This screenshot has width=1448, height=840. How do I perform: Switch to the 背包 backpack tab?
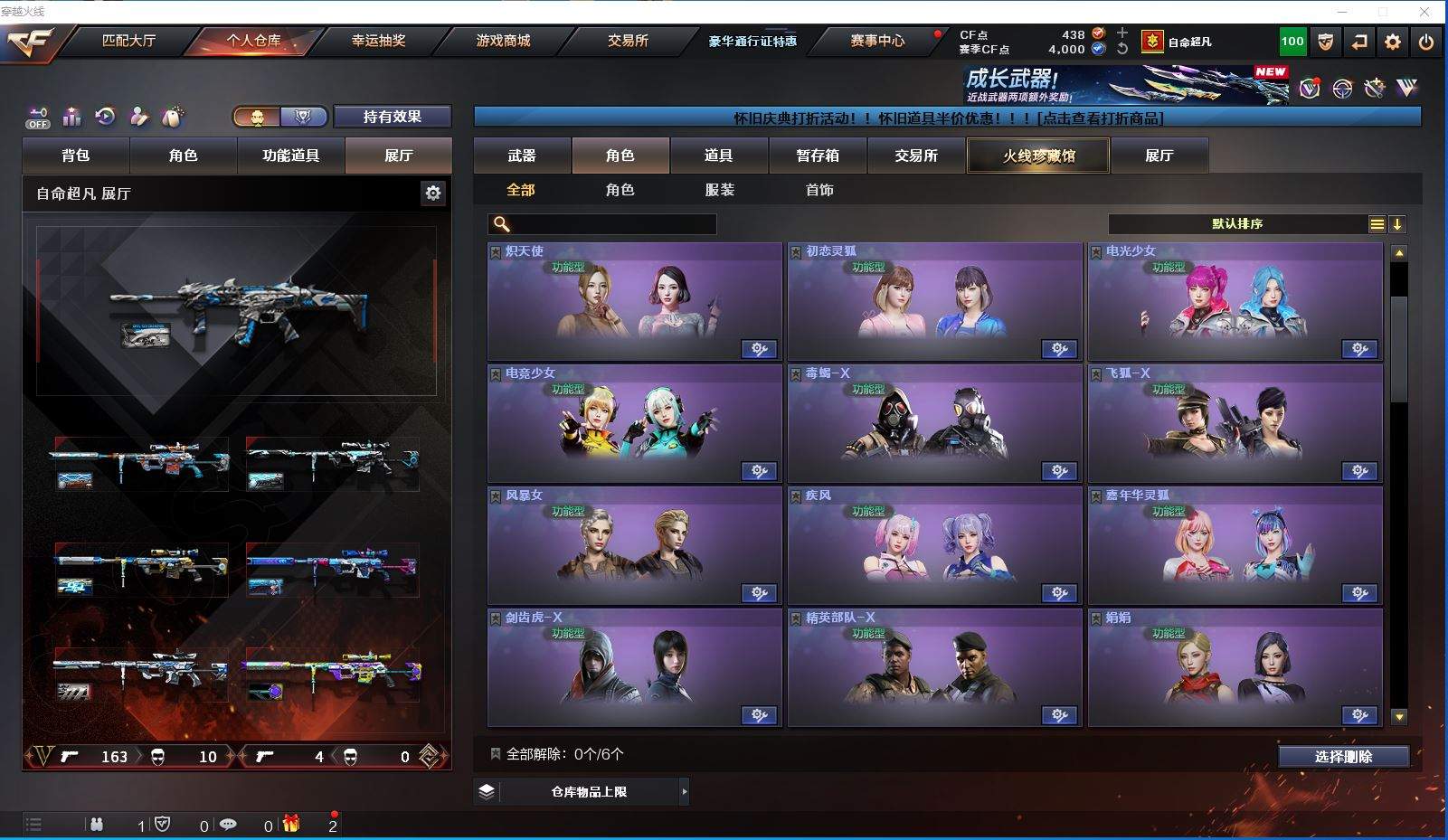[76, 156]
